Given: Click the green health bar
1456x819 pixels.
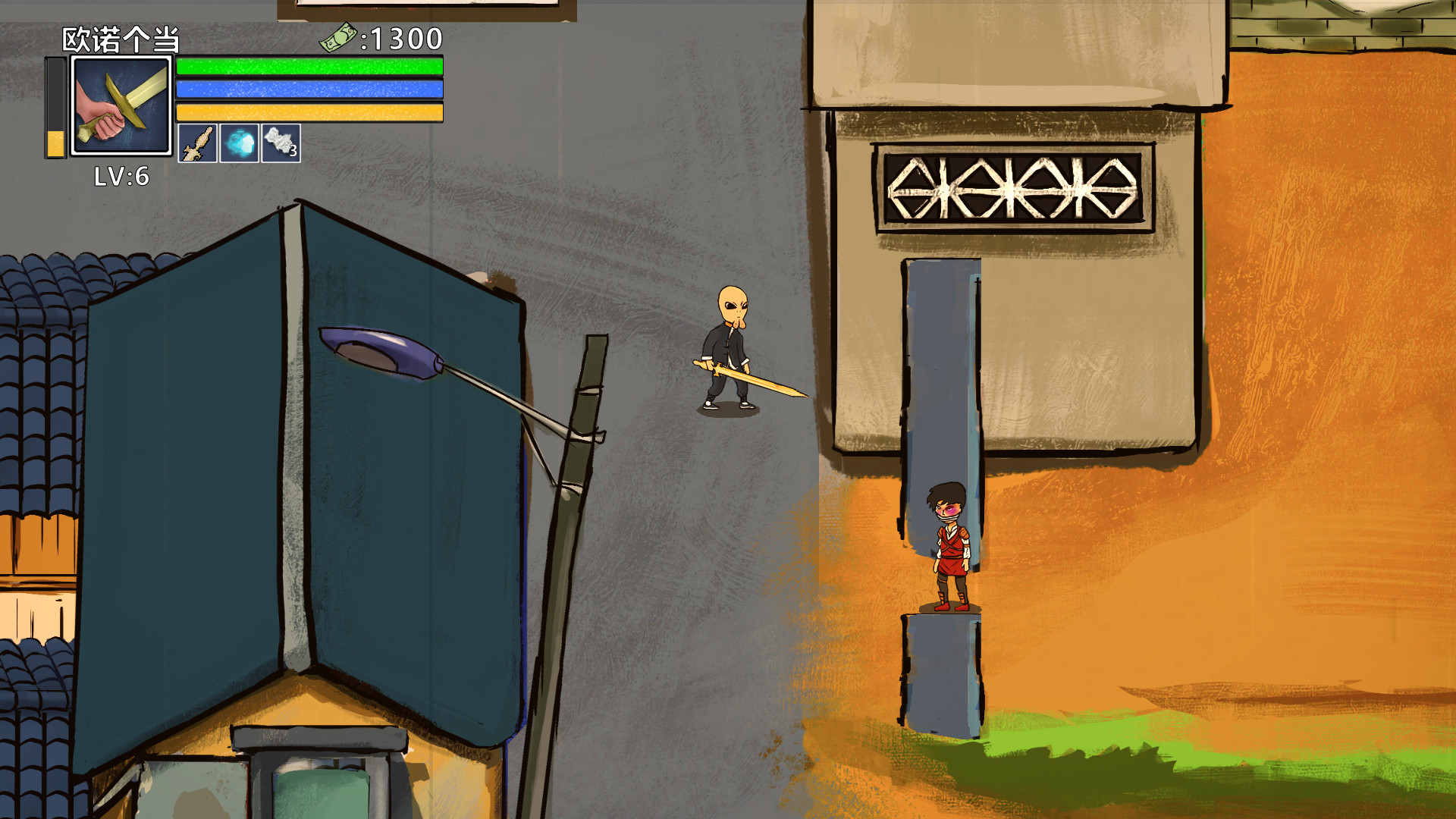Looking at the screenshot, I should (307, 66).
